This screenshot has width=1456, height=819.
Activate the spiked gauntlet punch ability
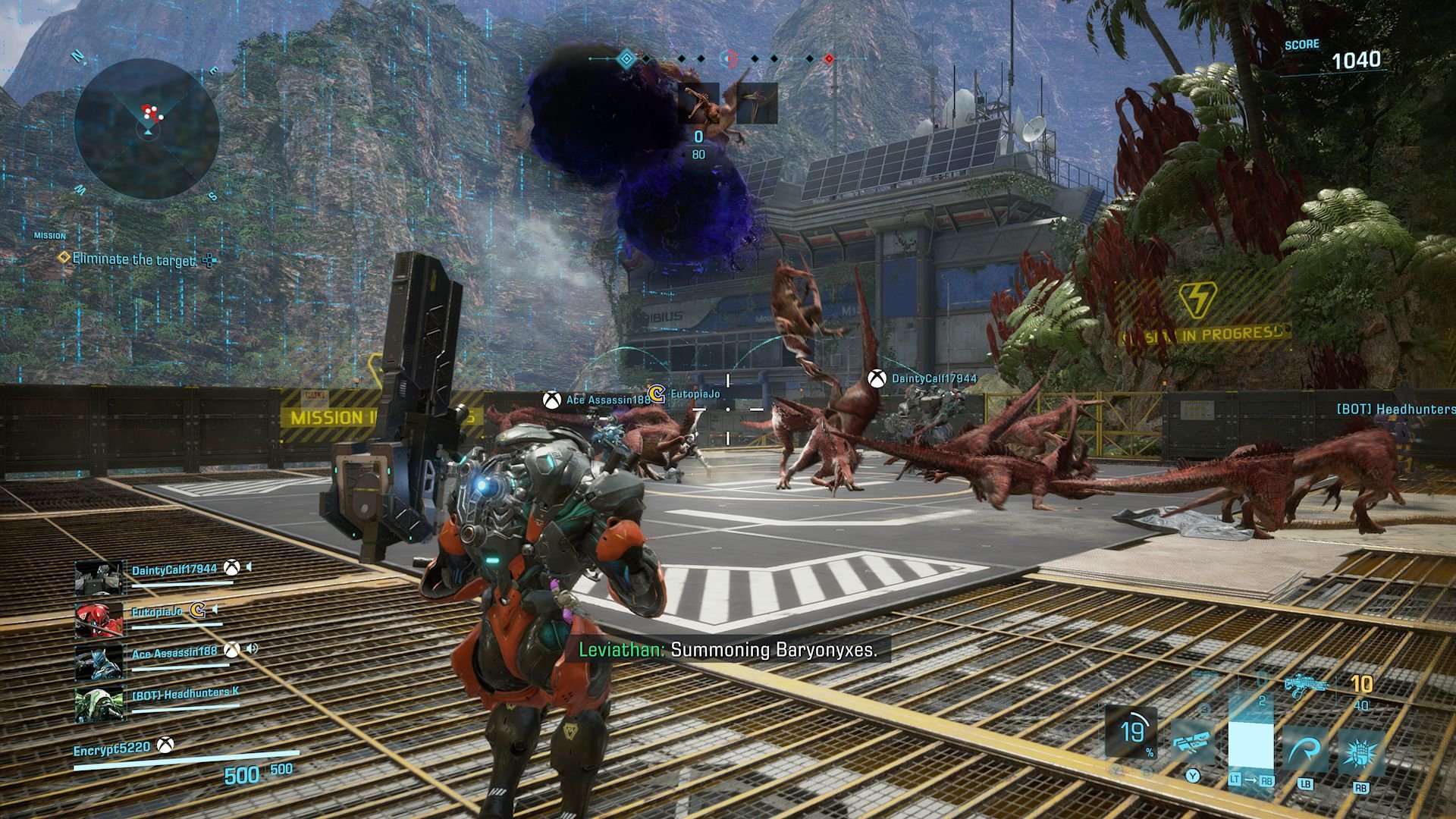(1360, 752)
